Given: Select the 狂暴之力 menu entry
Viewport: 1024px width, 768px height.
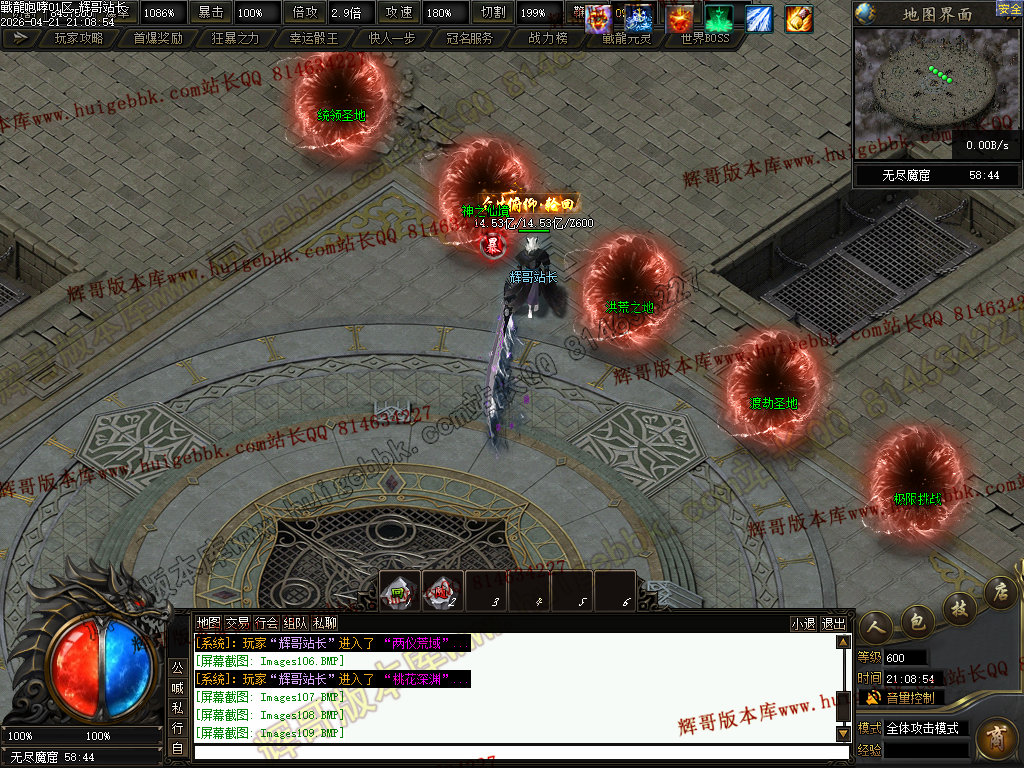Looking at the screenshot, I should point(236,38).
